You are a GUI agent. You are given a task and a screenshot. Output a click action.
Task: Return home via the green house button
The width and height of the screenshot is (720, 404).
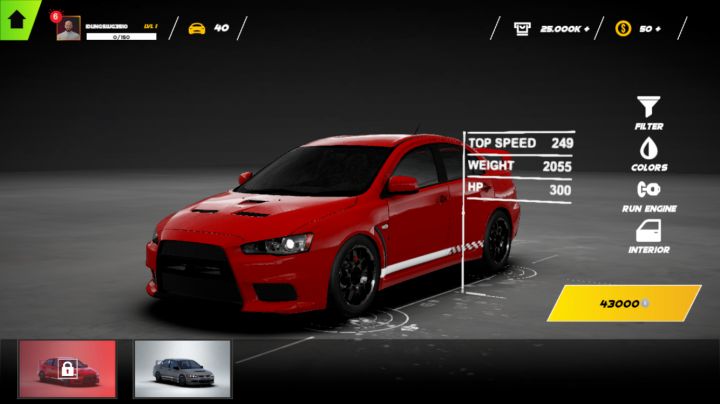[16, 17]
